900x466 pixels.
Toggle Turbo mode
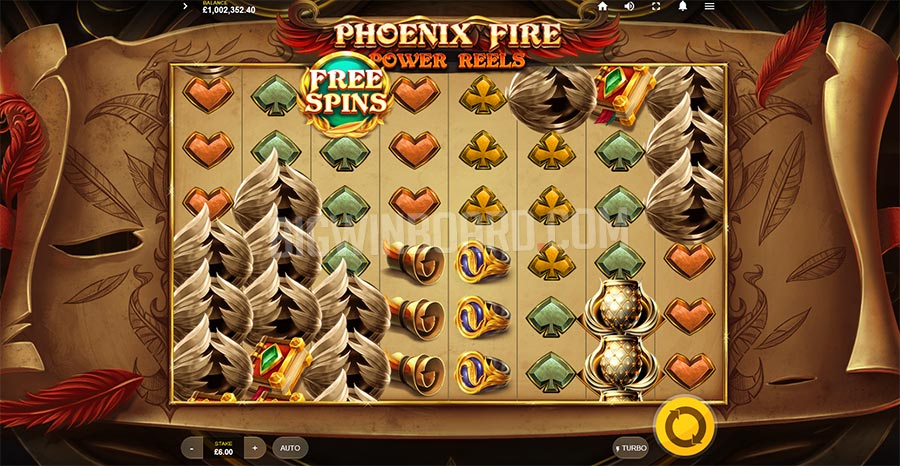[x=631, y=448]
